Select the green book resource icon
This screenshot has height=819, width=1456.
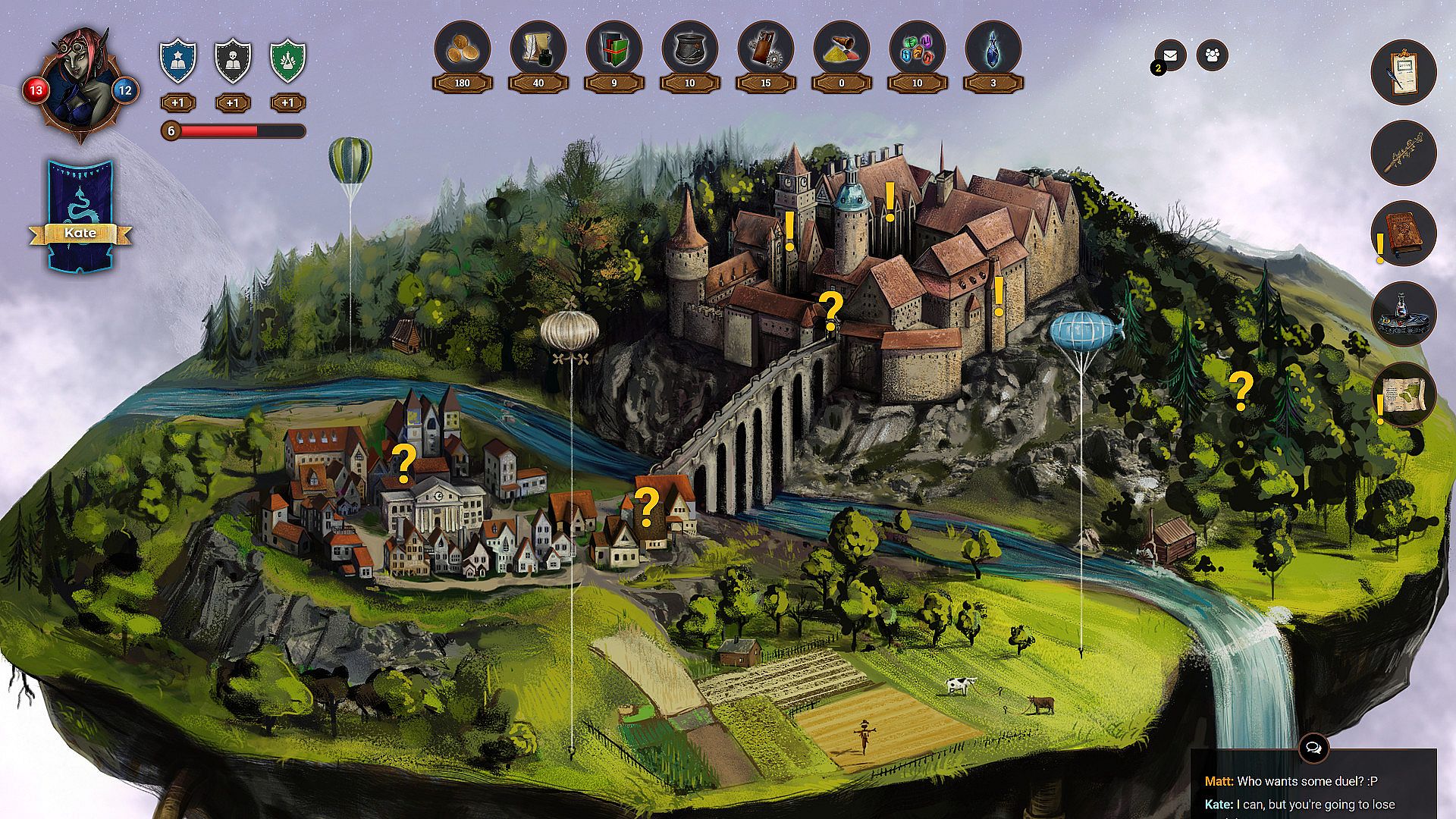pos(613,49)
